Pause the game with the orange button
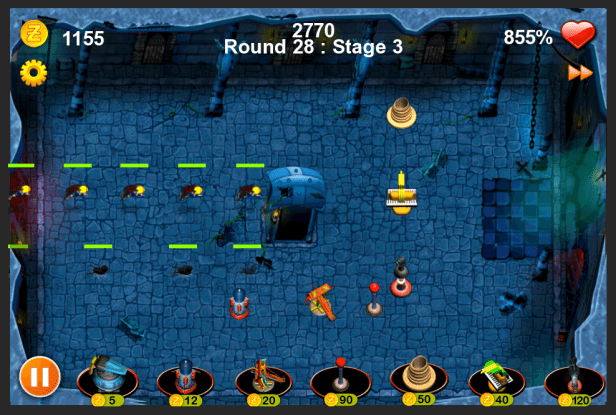This screenshot has width=616, height=415. point(37,377)
